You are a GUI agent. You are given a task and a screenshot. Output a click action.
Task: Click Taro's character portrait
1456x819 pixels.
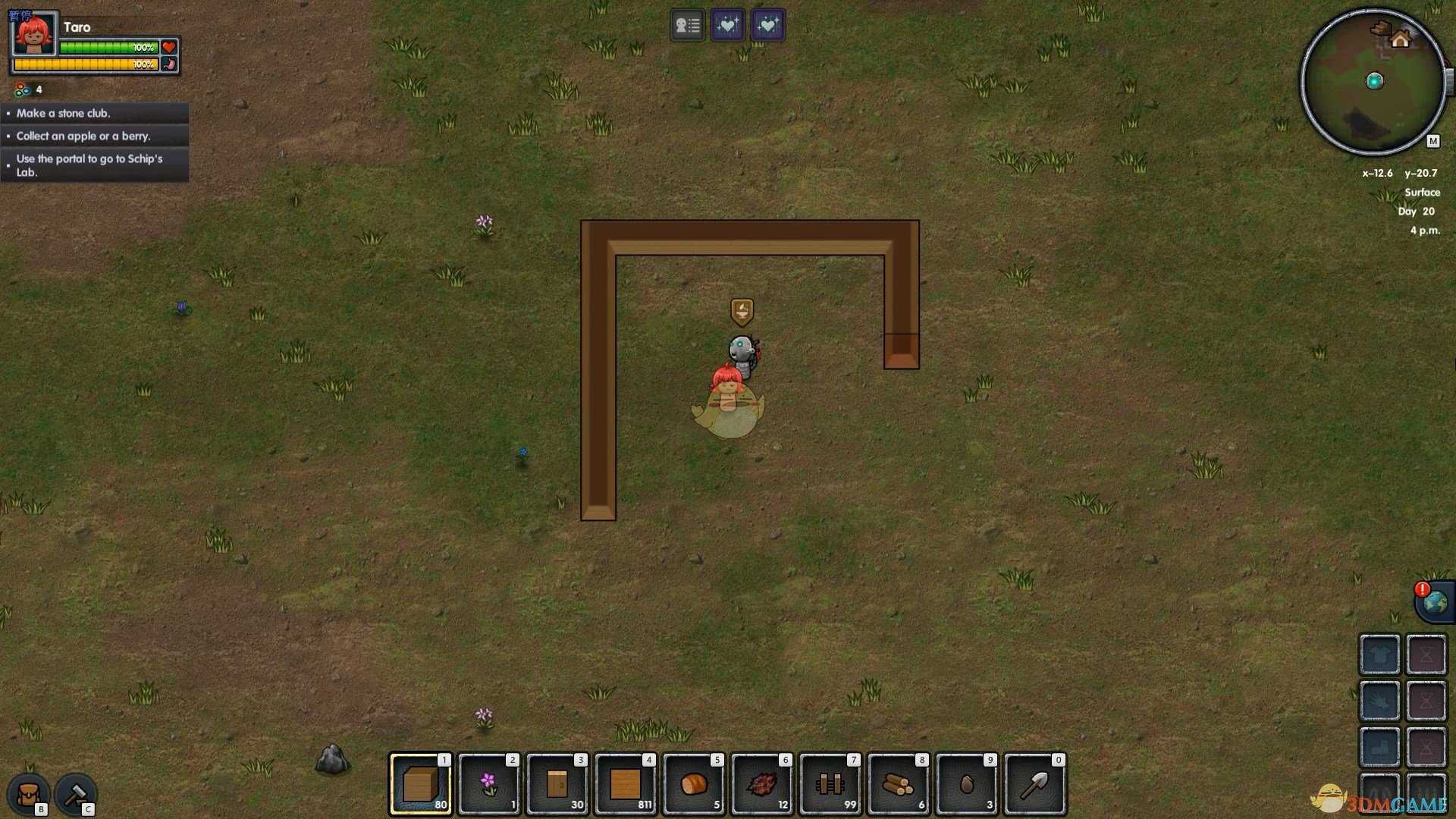(34, 35)
